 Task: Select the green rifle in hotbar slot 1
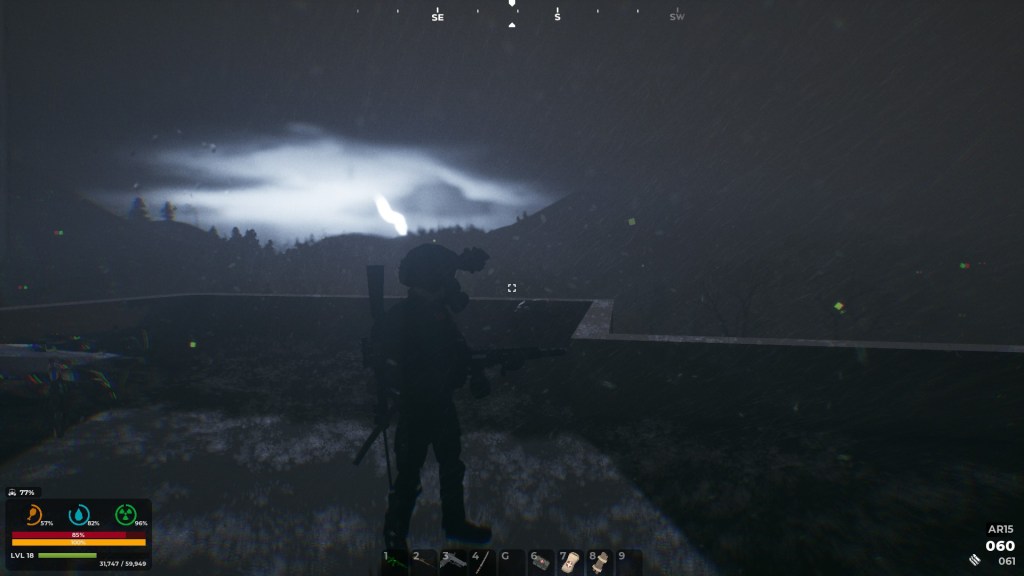395,563
